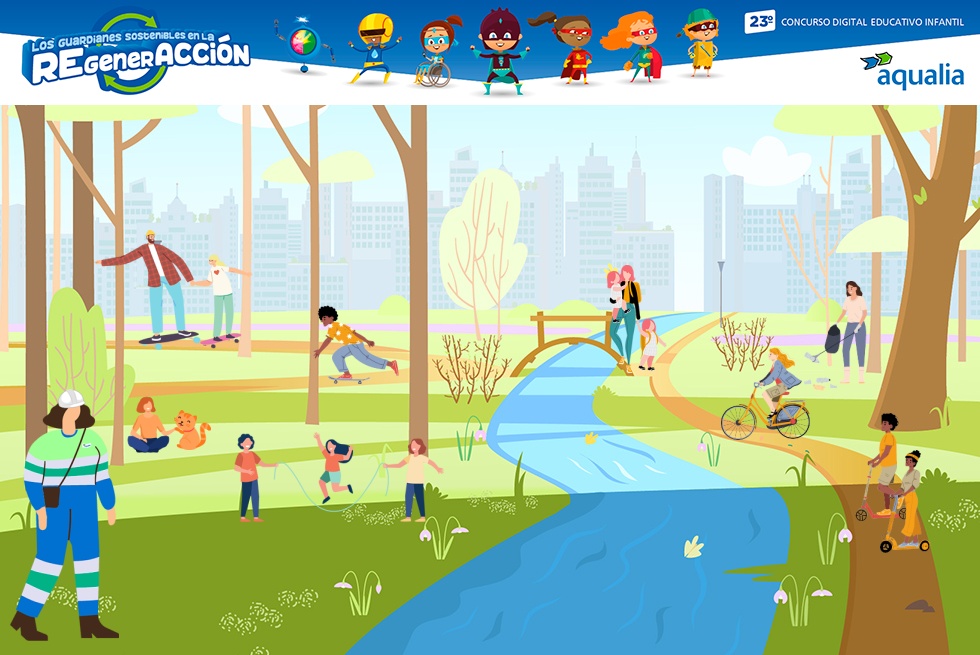980x655 pixels.
Task: Open the aqualia logo link
Action: pyautogui.click(x=912, y=71)
